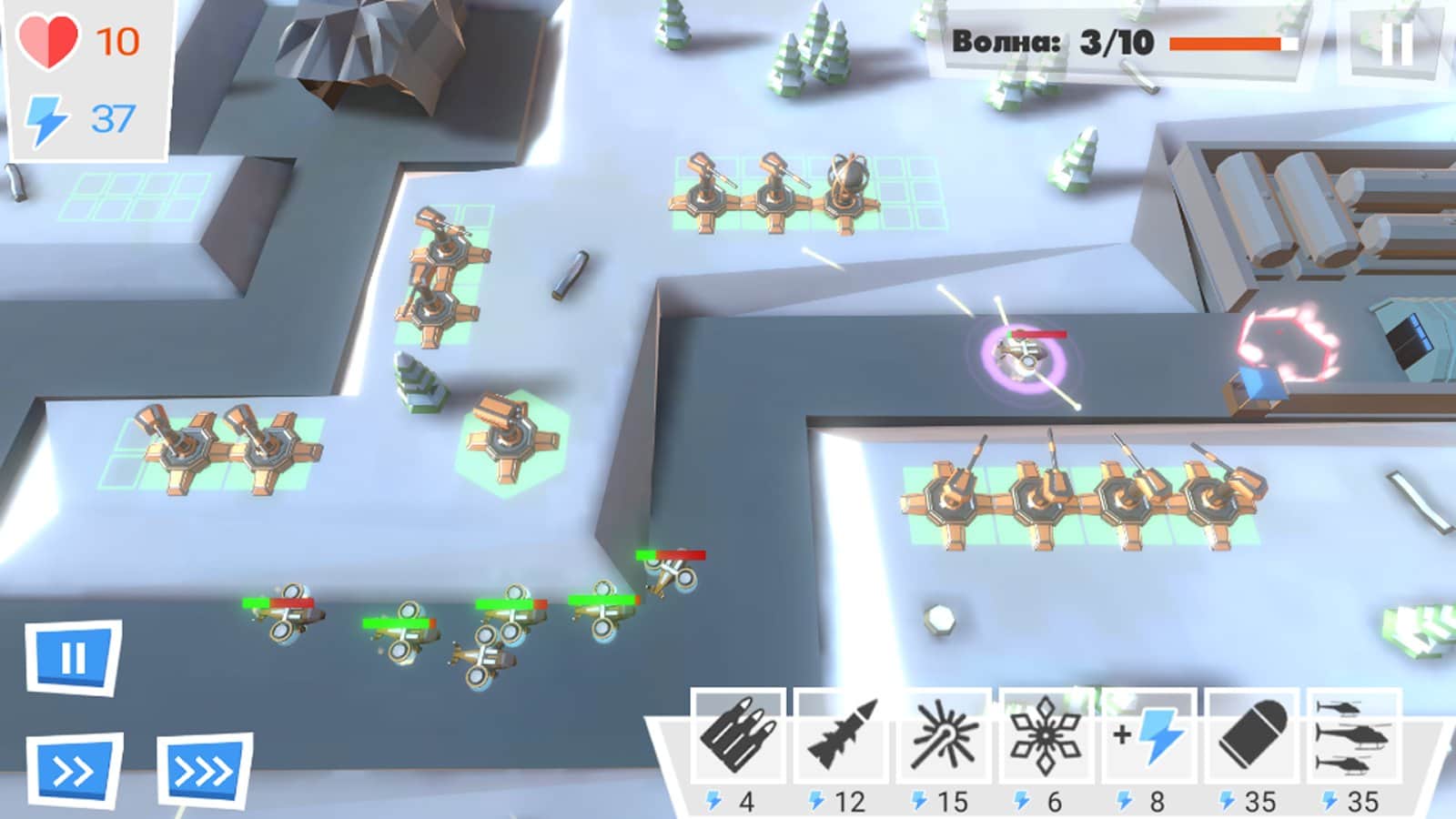Pick the snowflake freeze tower costing 6
The width and height of the screenshot is (1456, 819).
(1046, 734)
